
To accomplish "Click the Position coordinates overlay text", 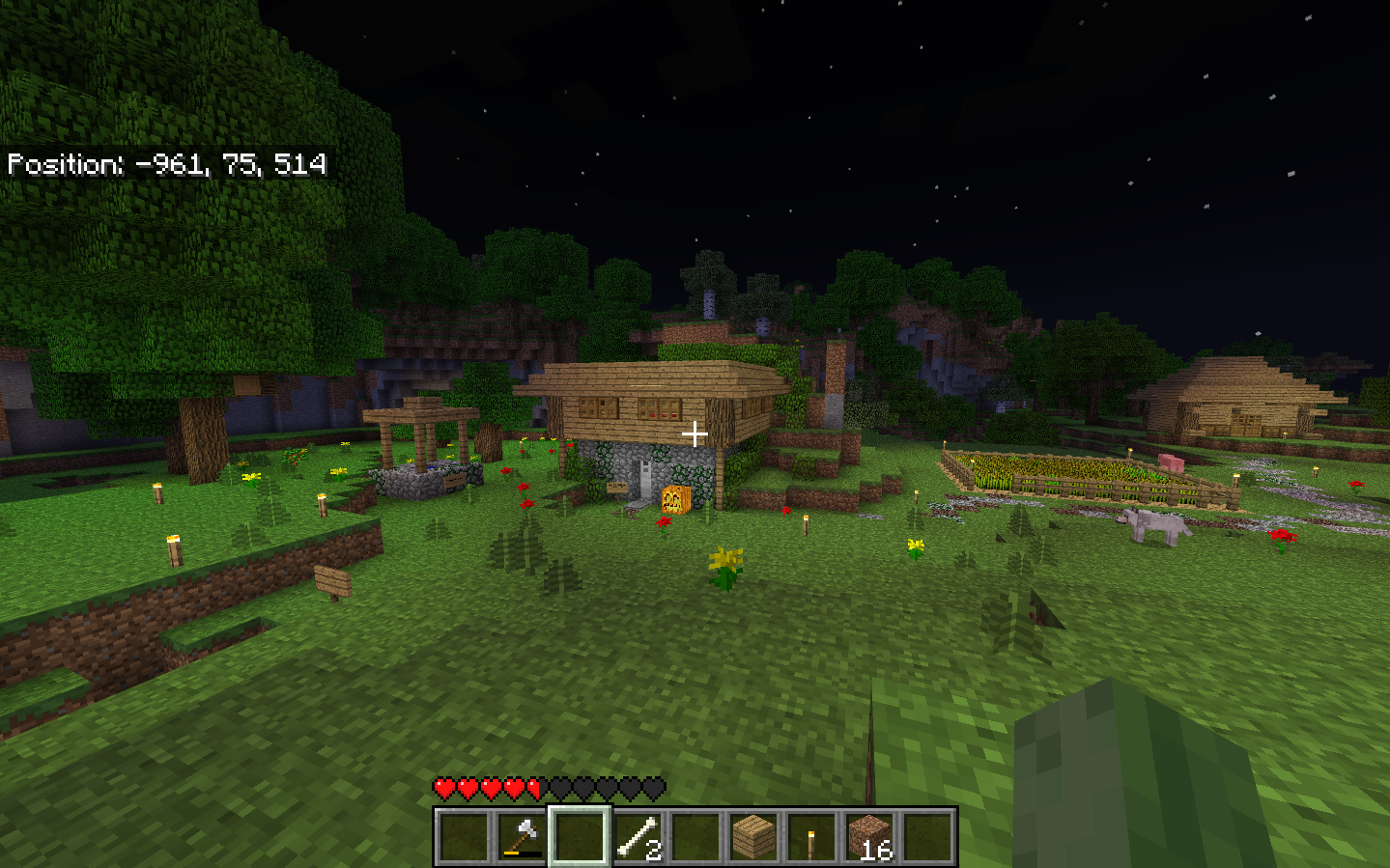I will click(166, 165).
